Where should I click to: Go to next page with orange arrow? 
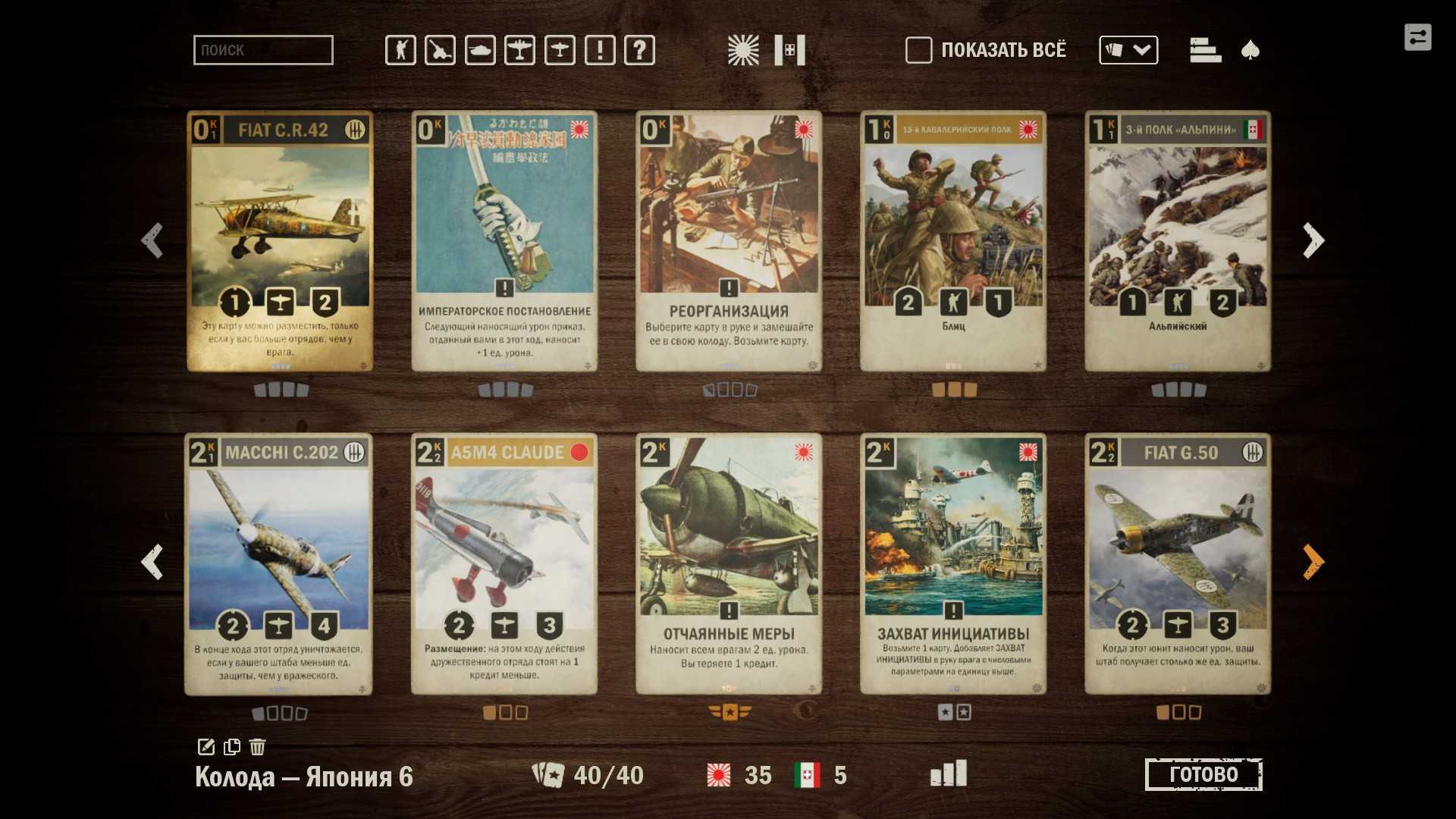1313,562
